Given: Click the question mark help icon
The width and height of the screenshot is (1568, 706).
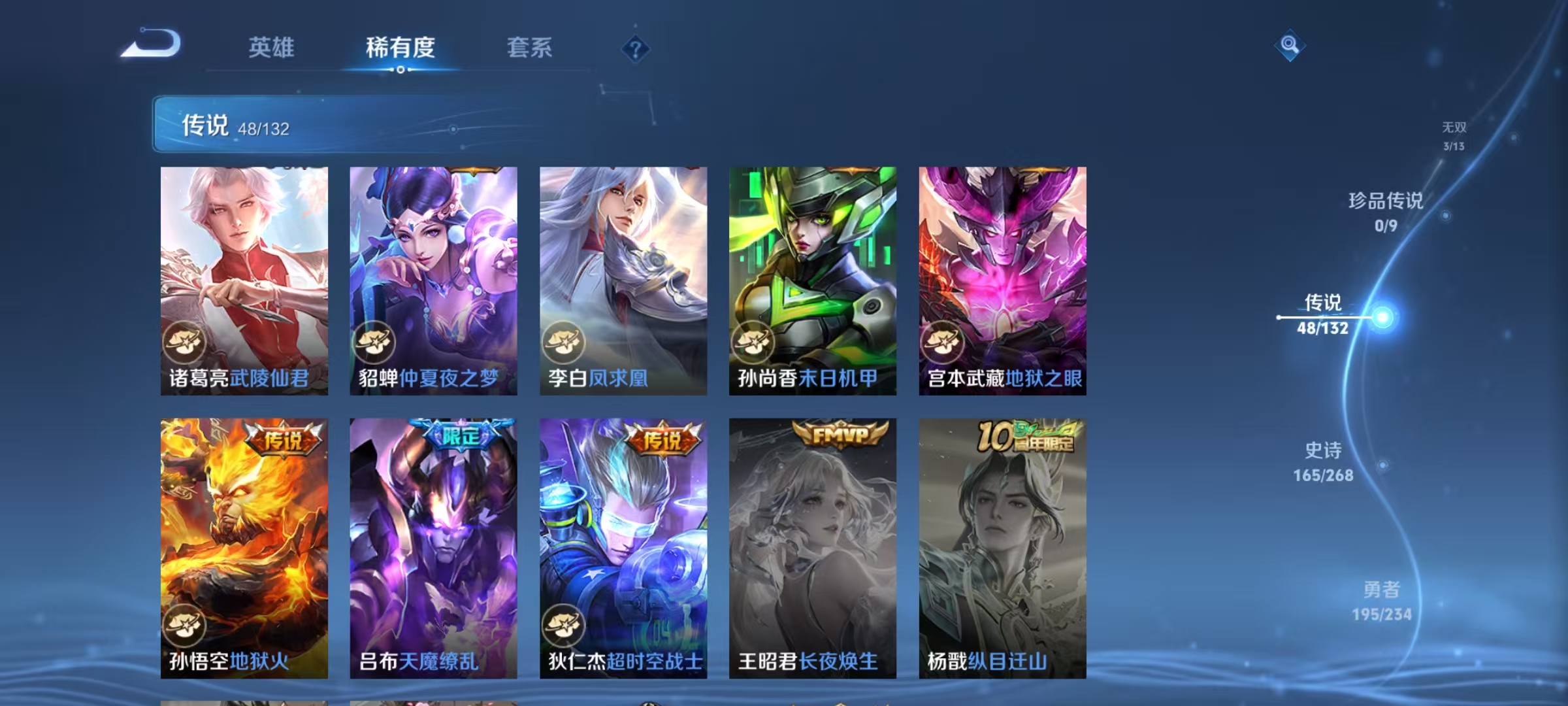Looking at the screenshot, I should [x=636, y=49].
